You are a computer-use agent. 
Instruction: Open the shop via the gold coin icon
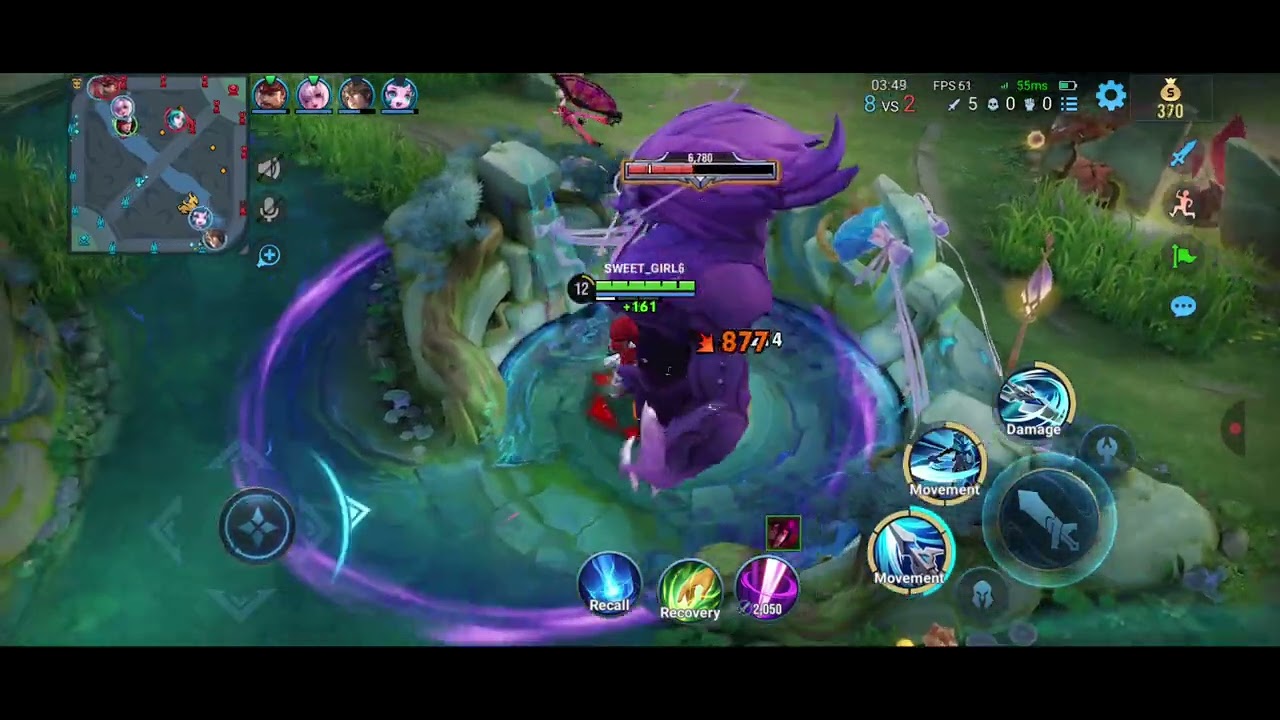pos(1170,98)
